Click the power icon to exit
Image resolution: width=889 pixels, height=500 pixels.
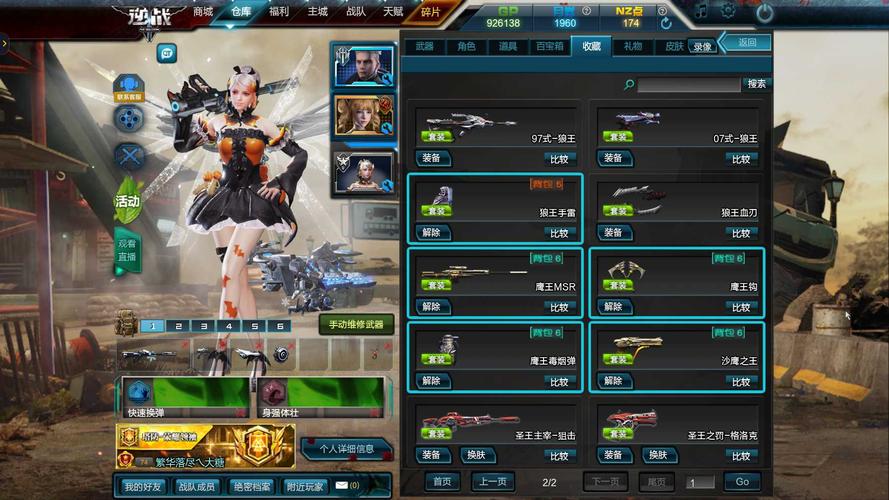click(764, 13)
